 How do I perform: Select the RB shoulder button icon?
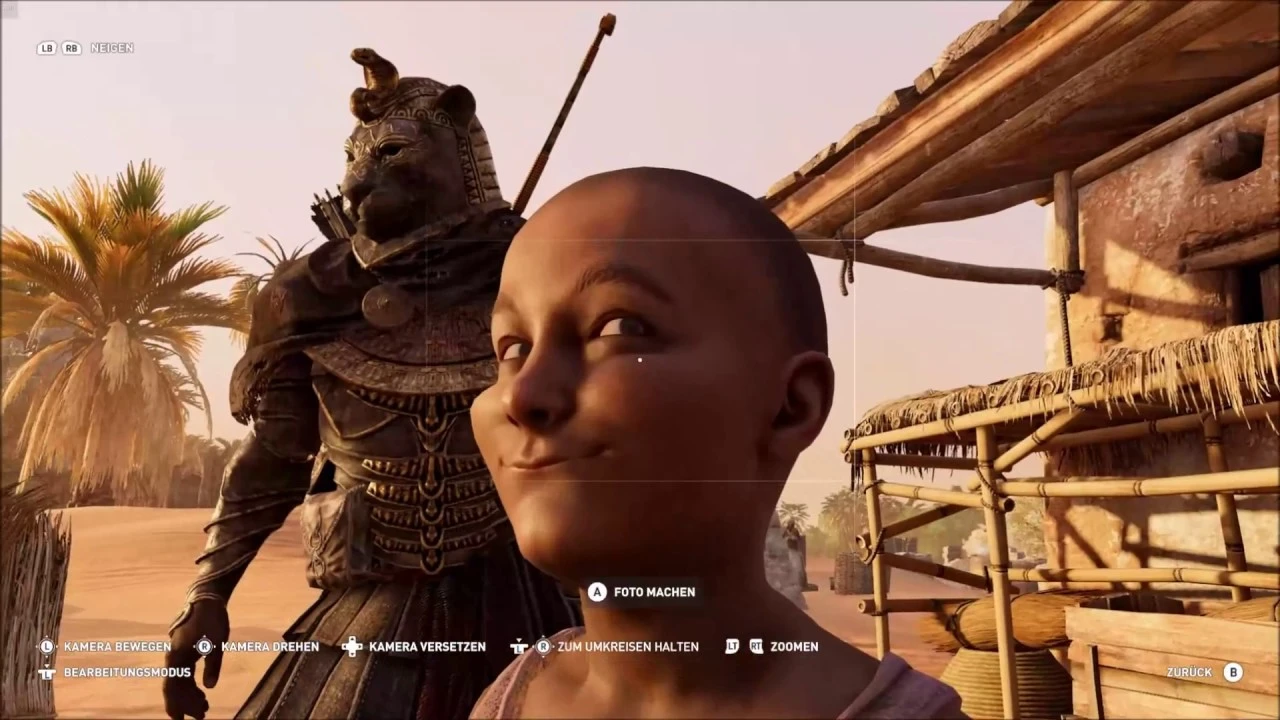(x=70, y=48)
